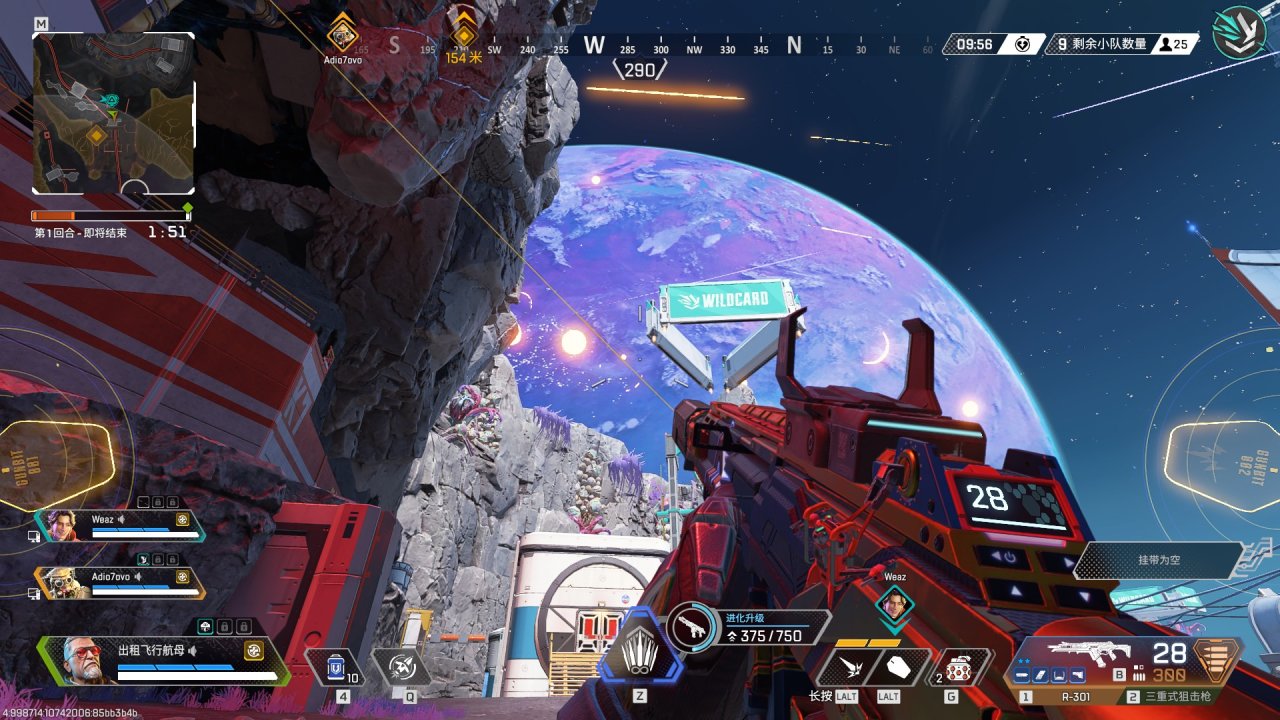Click the Weaz teammate indicator above item slots

click(895, 602)
